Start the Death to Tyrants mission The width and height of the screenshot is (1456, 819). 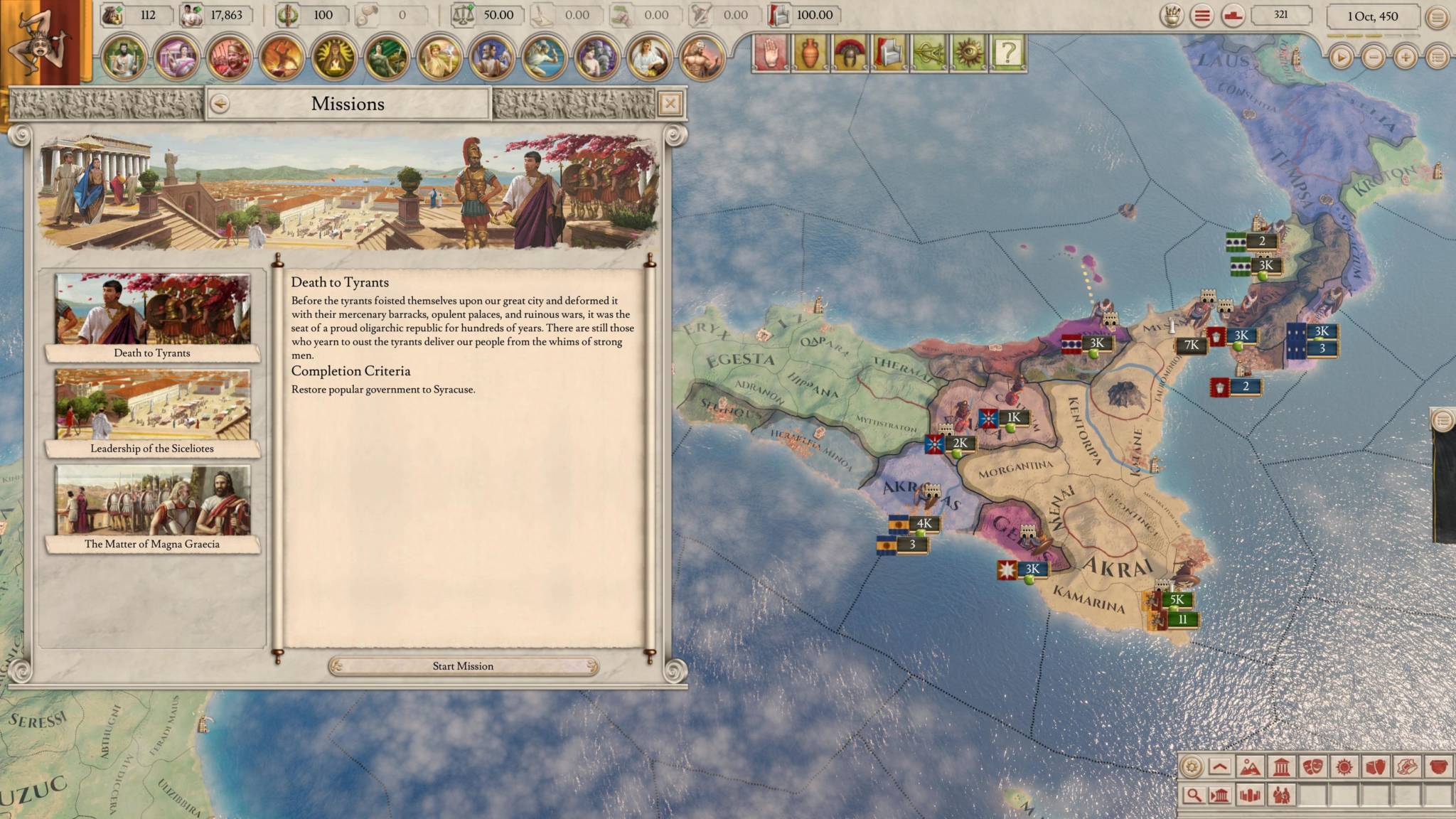[463, 666]
